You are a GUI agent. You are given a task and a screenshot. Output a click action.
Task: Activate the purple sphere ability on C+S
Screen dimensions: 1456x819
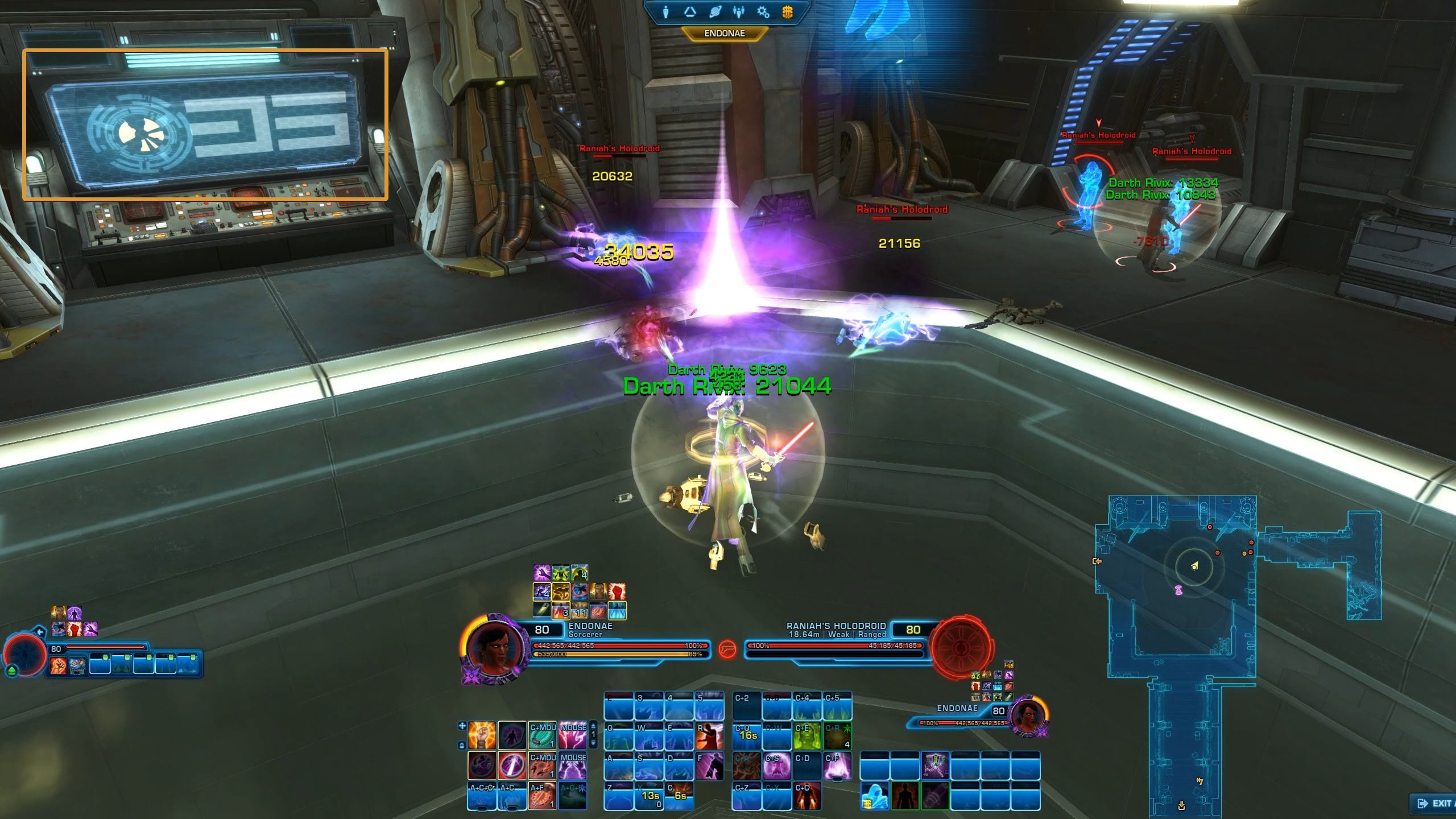pyautogui.click(x=776, y=766)
